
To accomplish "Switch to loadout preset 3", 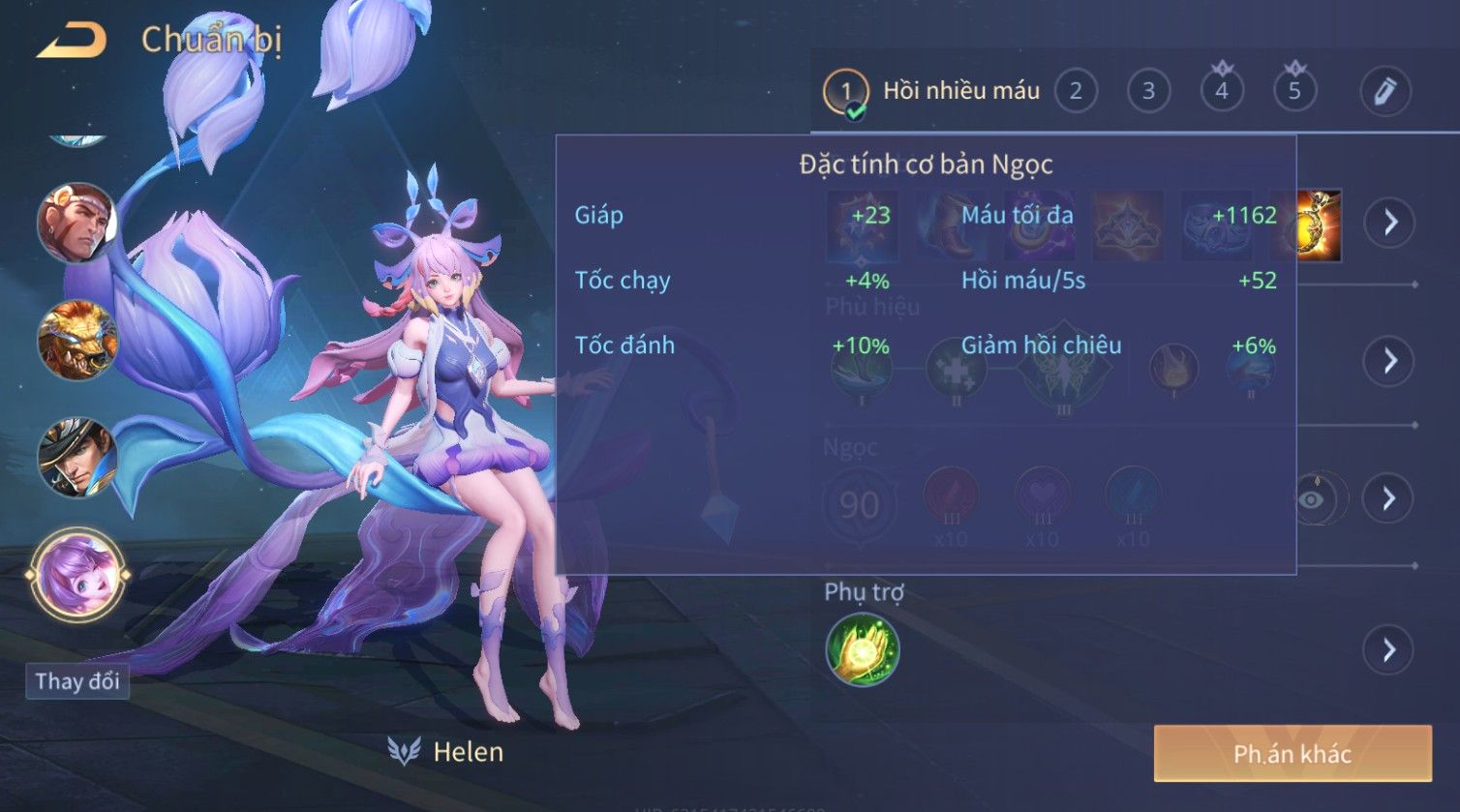I will tap(1148, 92).
